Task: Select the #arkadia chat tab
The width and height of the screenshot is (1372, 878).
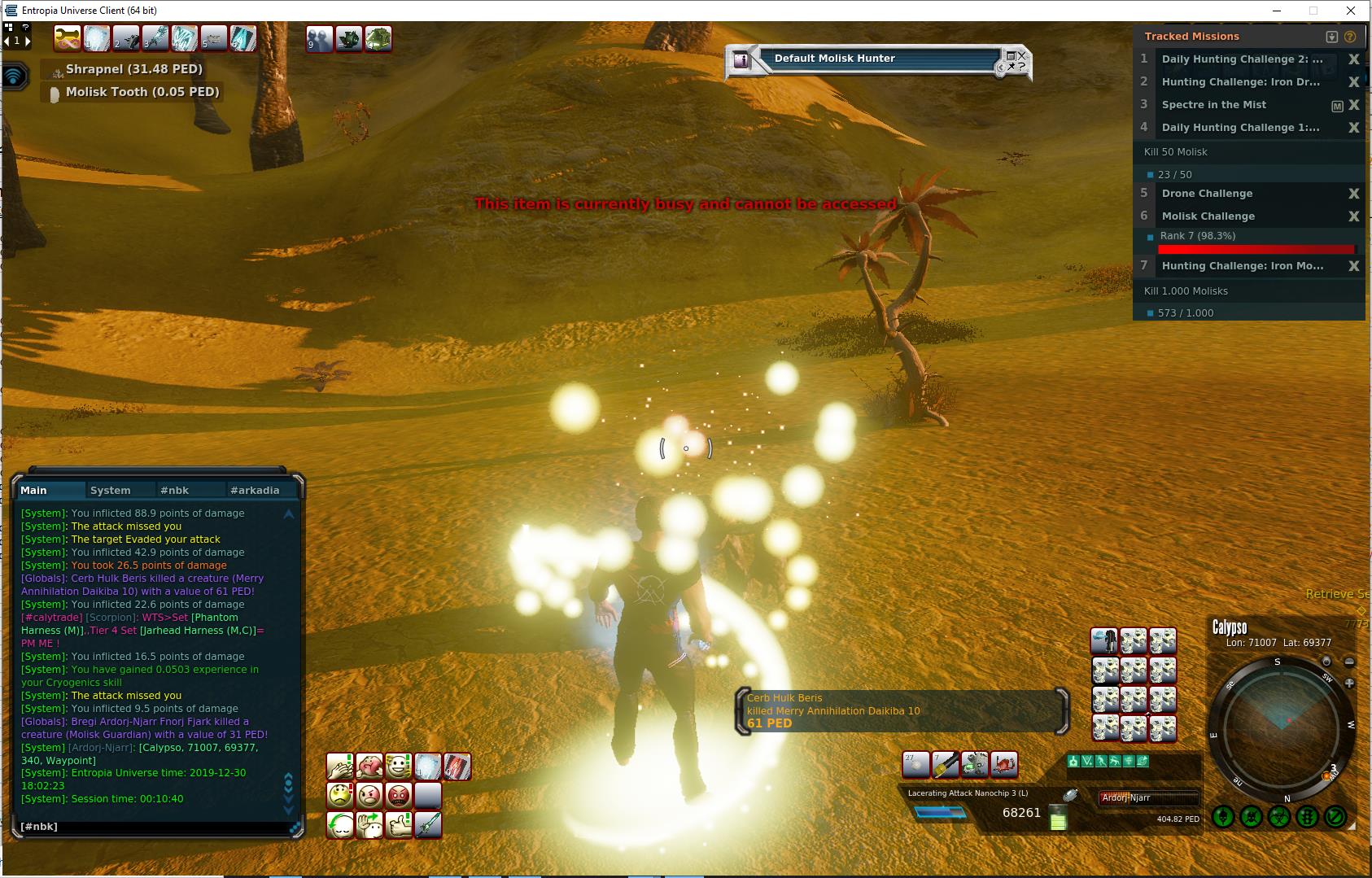Action: 255,491
